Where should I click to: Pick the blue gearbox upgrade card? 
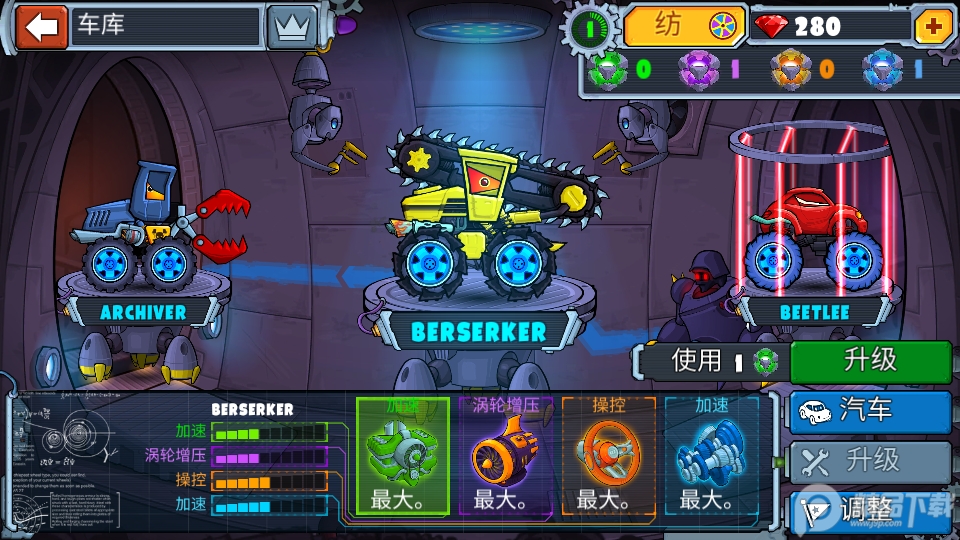pyautogui.click(x=710, y=456)
